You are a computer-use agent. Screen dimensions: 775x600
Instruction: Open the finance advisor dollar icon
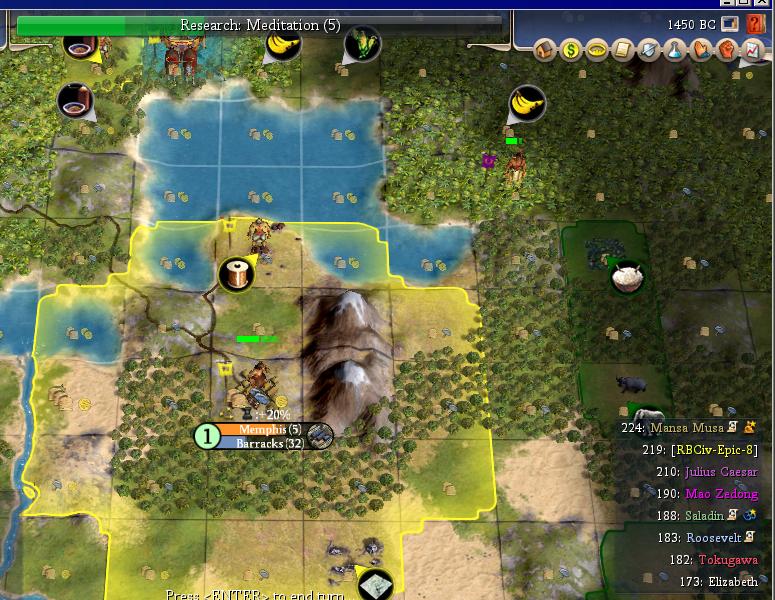(x=572, y=49)
